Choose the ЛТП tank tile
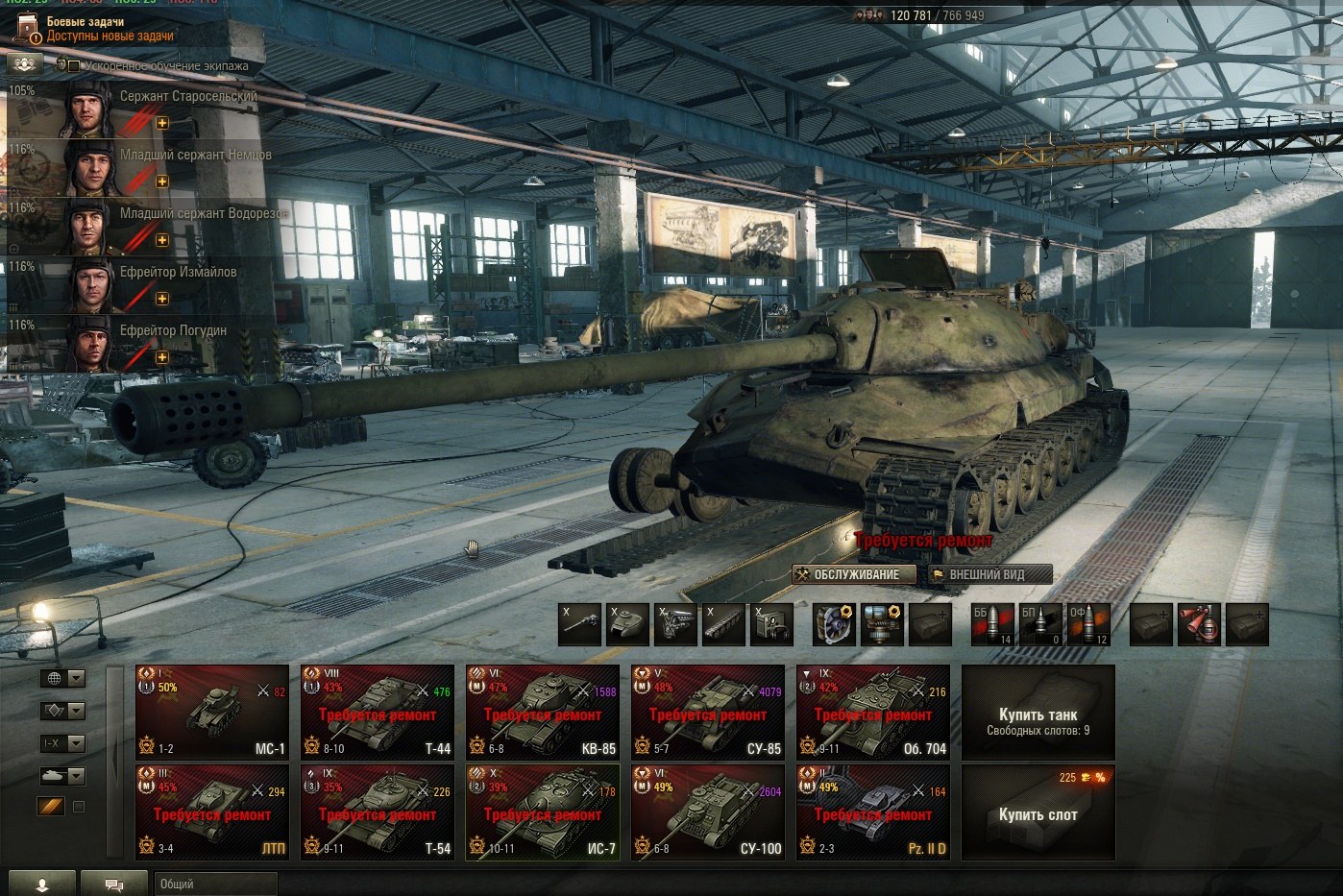This screenshot has height=896, width=1343. 212,811
